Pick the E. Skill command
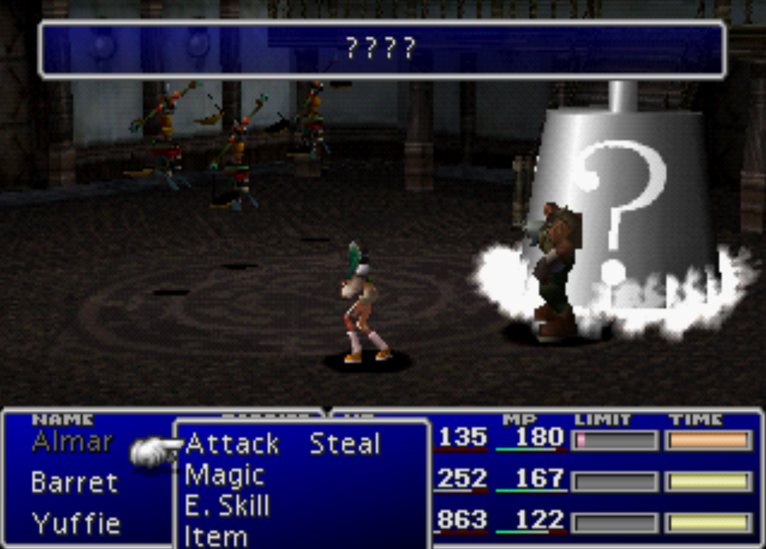 (227, 505)
